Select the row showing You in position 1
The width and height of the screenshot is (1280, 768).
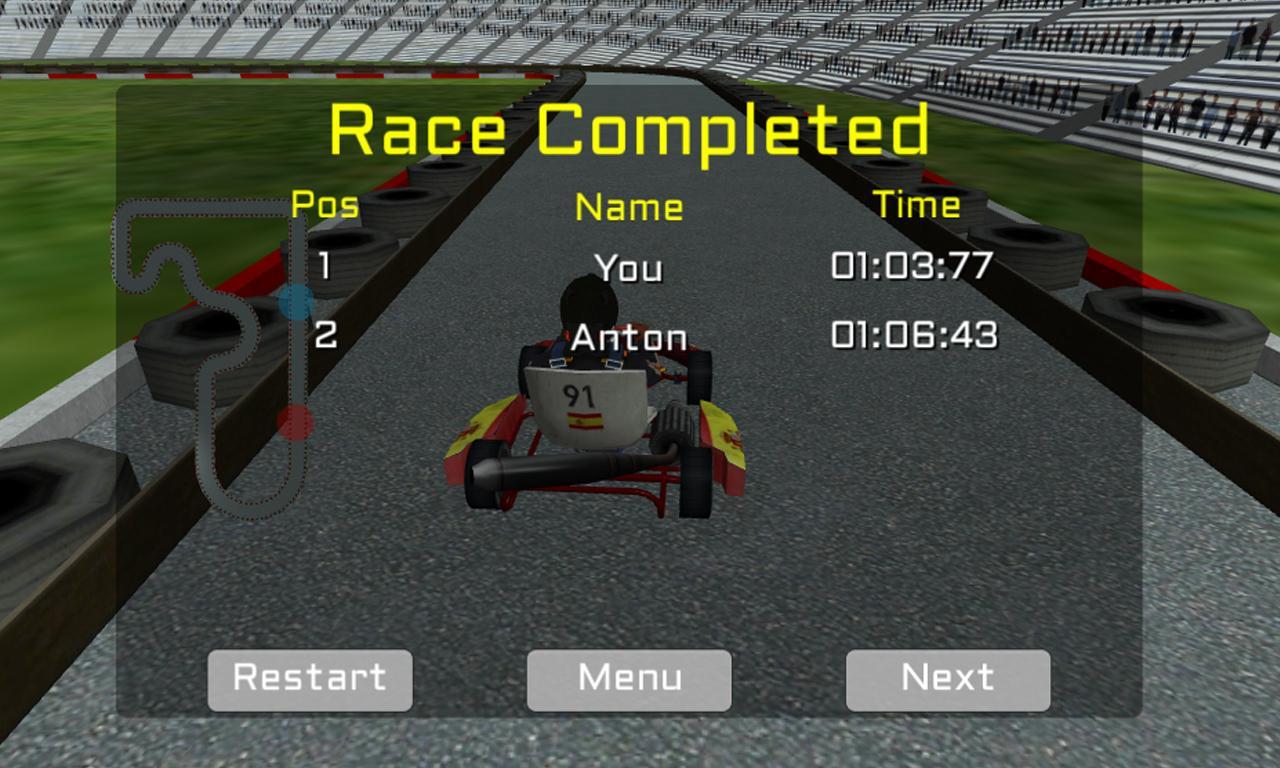tap(628, 268)
